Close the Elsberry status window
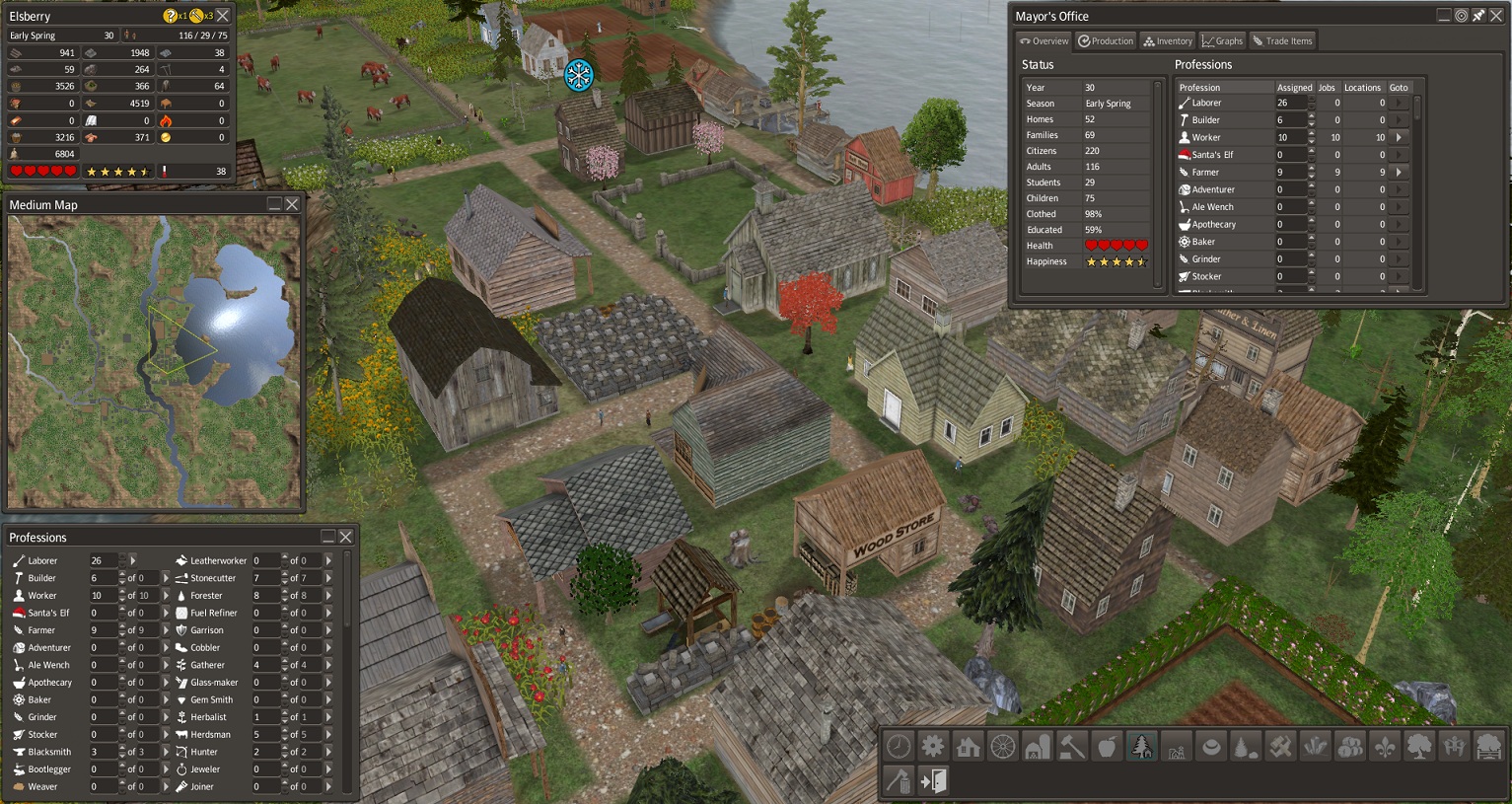The width and height of the screenshot is (1512, 804). tap(223, 16)
